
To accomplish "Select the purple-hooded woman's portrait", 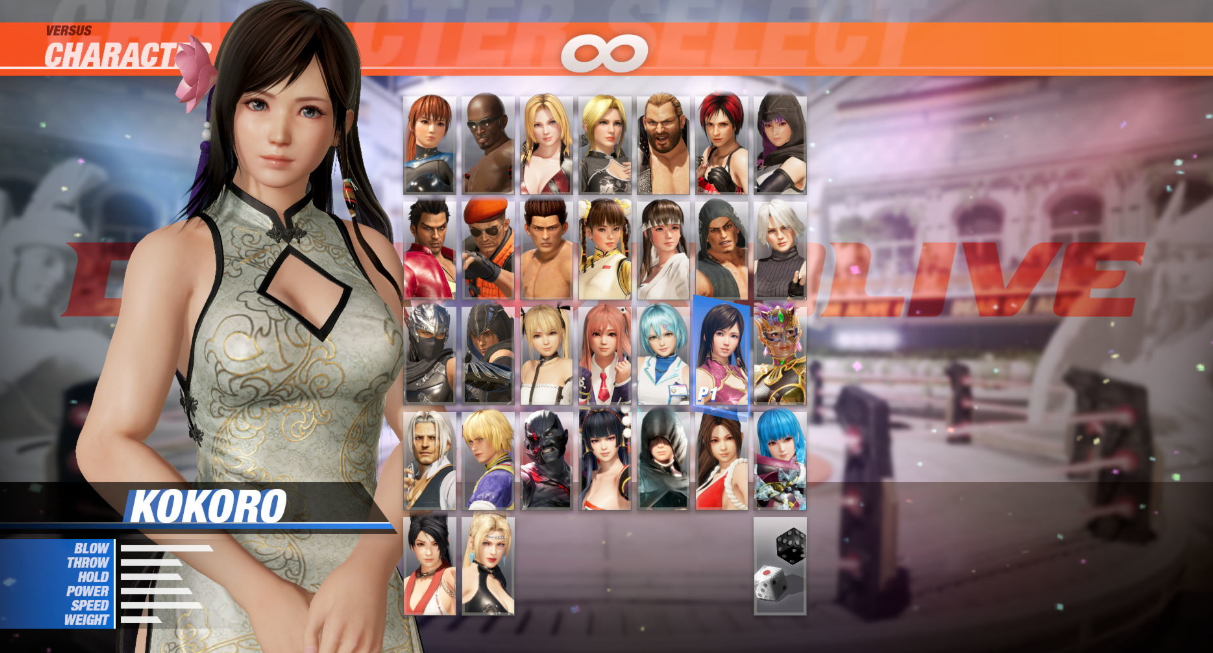I will point(780,144).
